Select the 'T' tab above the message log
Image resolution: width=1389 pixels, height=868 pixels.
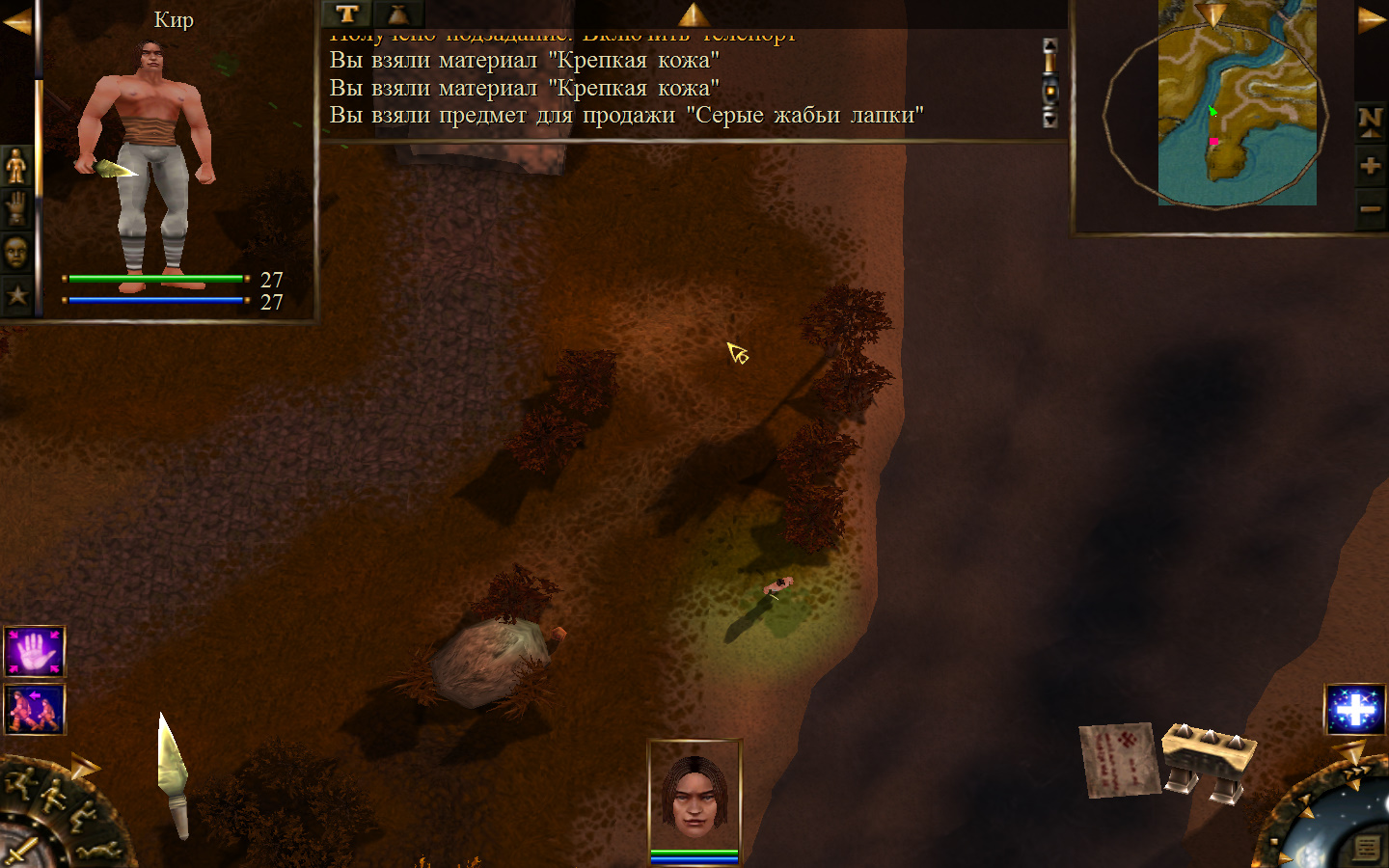pyautogui.click(x=346, y=14)
